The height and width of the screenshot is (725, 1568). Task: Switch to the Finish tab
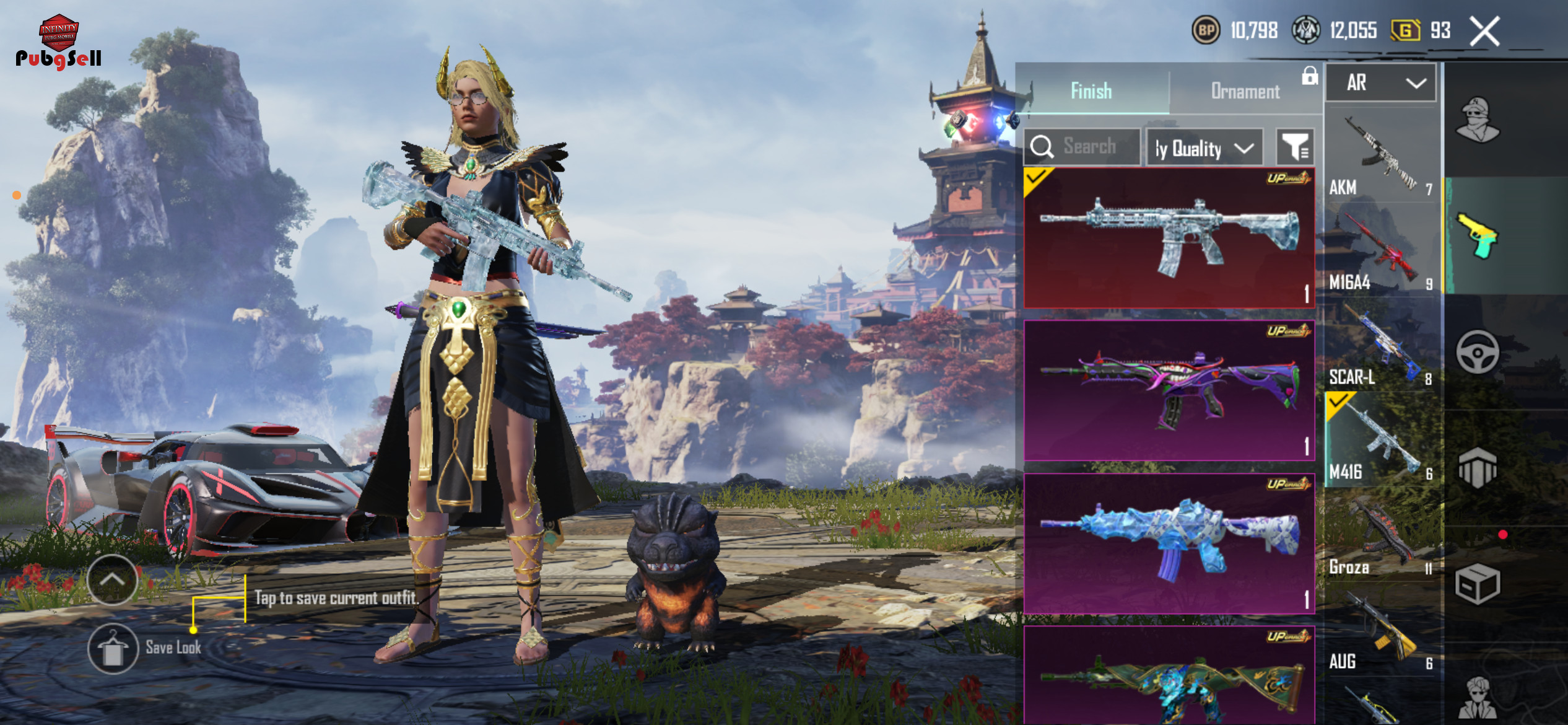point(1091,91)
